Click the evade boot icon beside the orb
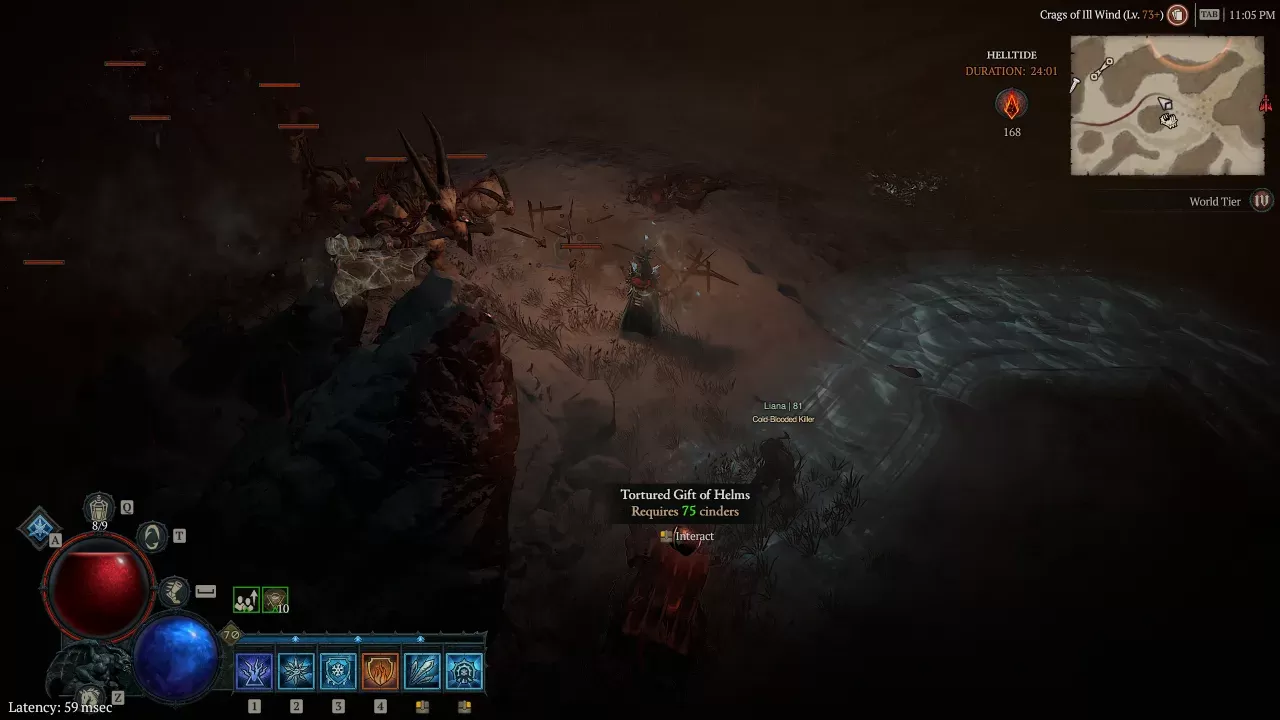1280x720 pixels. [x=176, y=591]
